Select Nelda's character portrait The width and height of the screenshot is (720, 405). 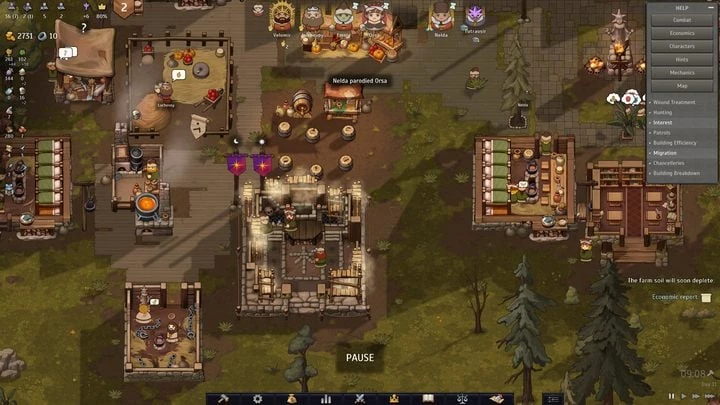[x=440, y=17]
